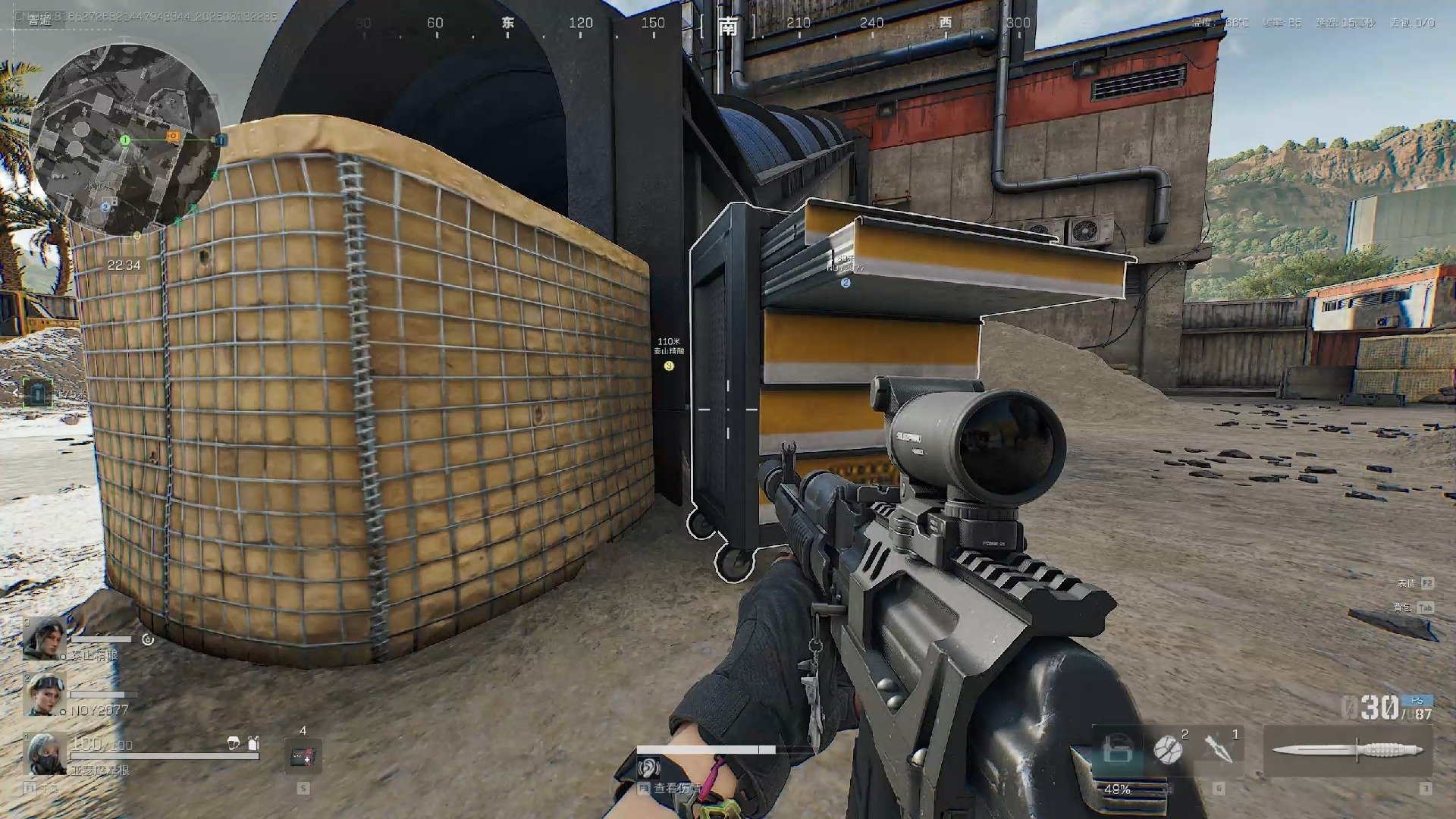Click the helmet status icon
The image size is (1456, 819).
click(234, 744)
